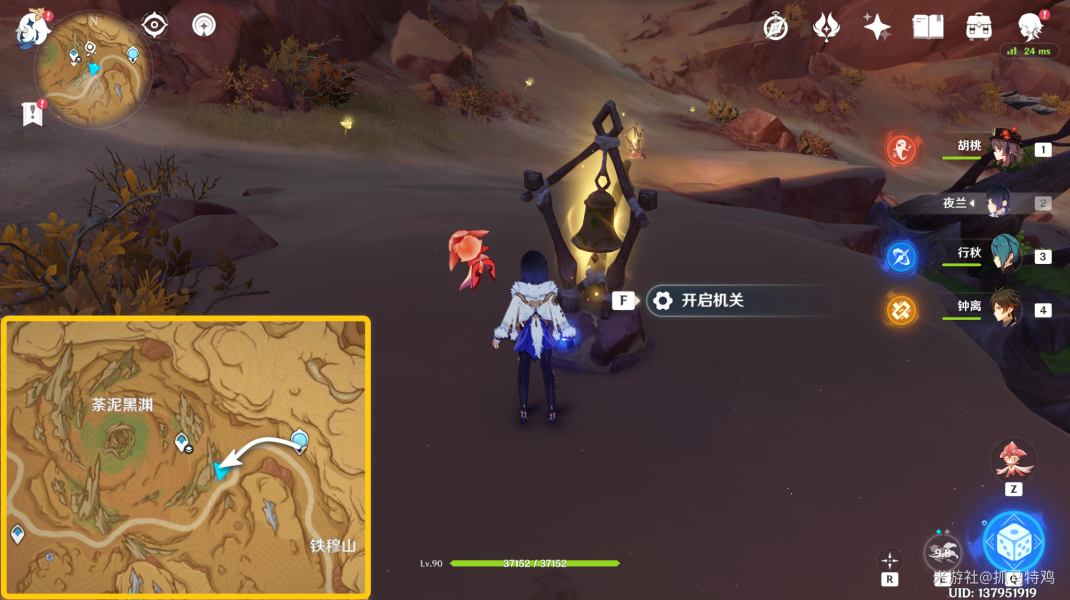Activate the crosshair button labeled R
This screenshot has height=600, width=1070.
tap(890, 562)
